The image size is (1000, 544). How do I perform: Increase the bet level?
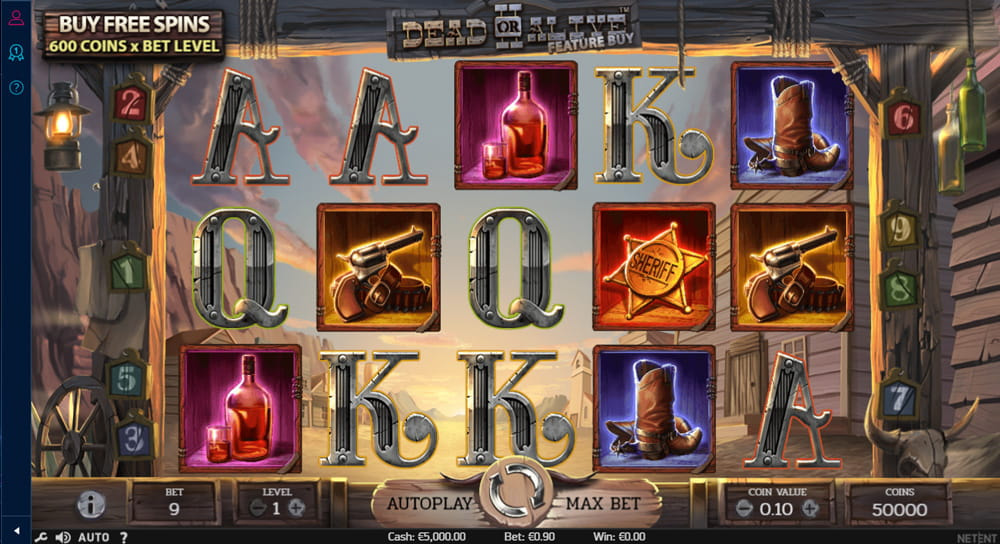click(x=297, y=508)
